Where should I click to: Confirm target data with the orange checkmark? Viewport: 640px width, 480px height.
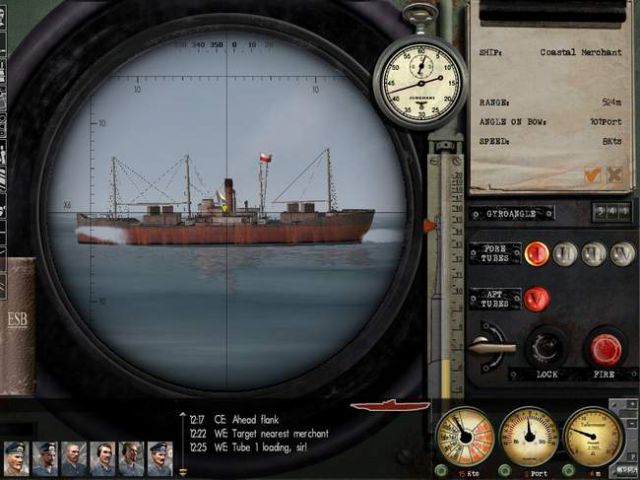[x=592, y=175]
